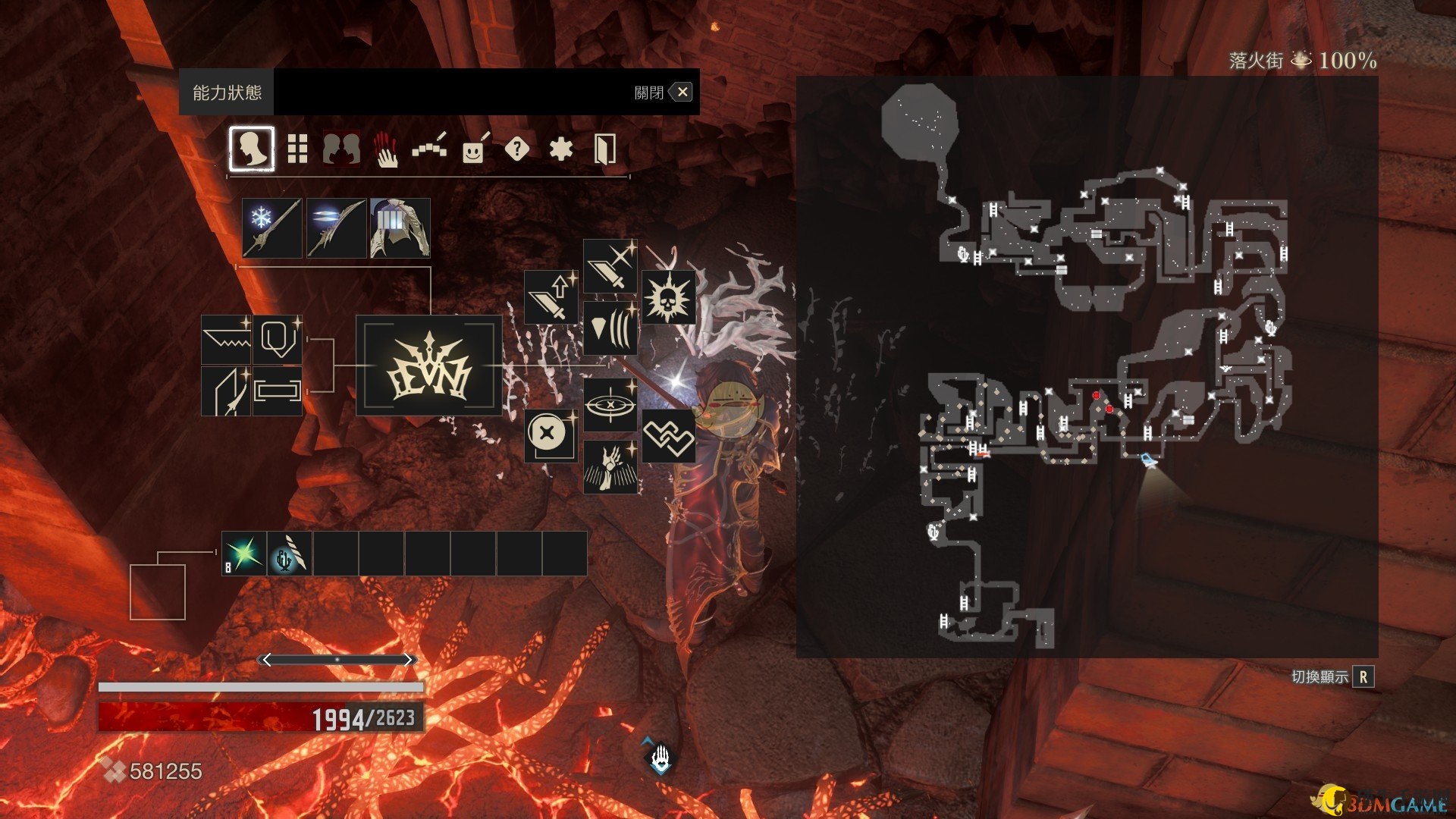Choose the crosshair eye gift icon

point(610,404)
